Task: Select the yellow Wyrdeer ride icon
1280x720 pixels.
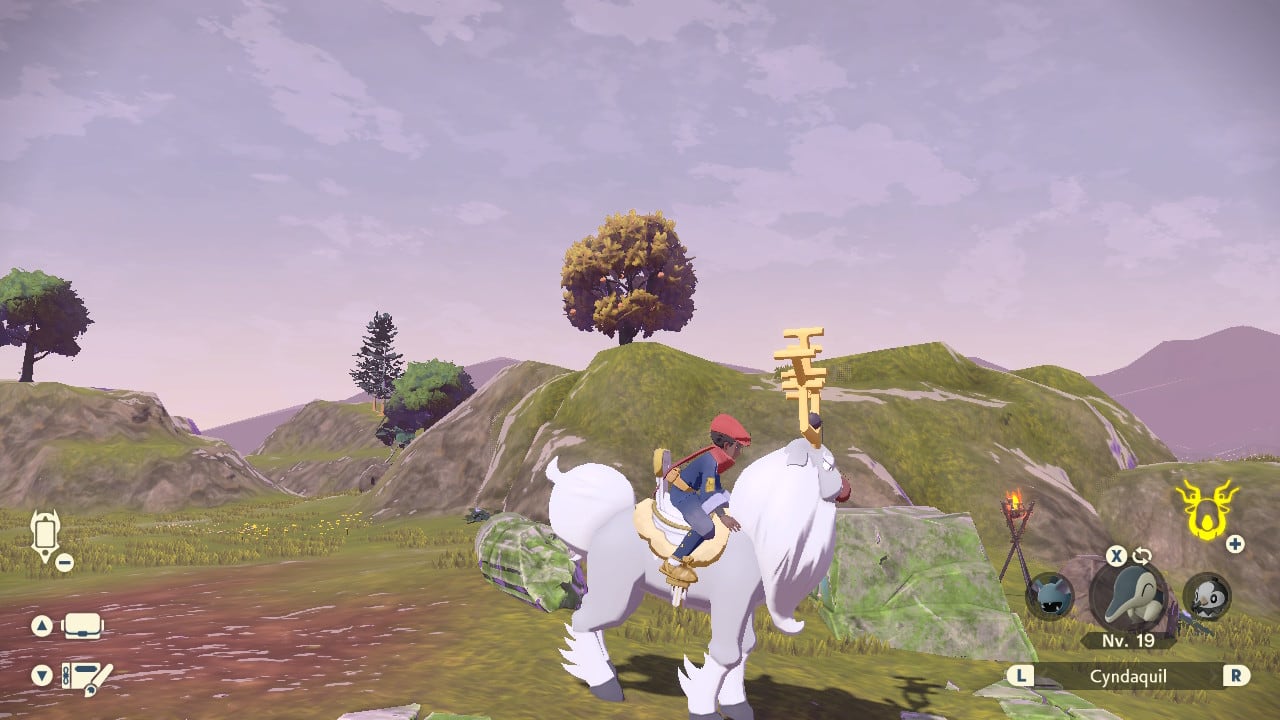Action: [x=1205, y=508]
